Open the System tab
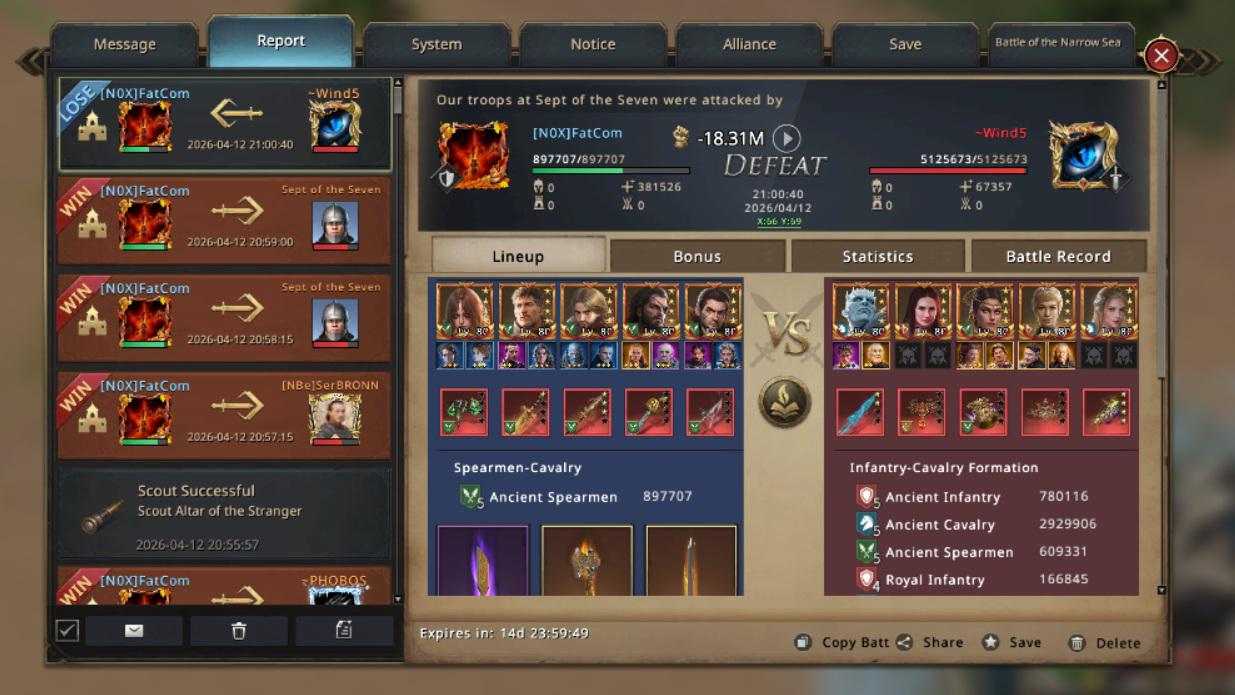The height and width of the screenshot is (695, 1235). pyautogui.click(x=436, y=44)
